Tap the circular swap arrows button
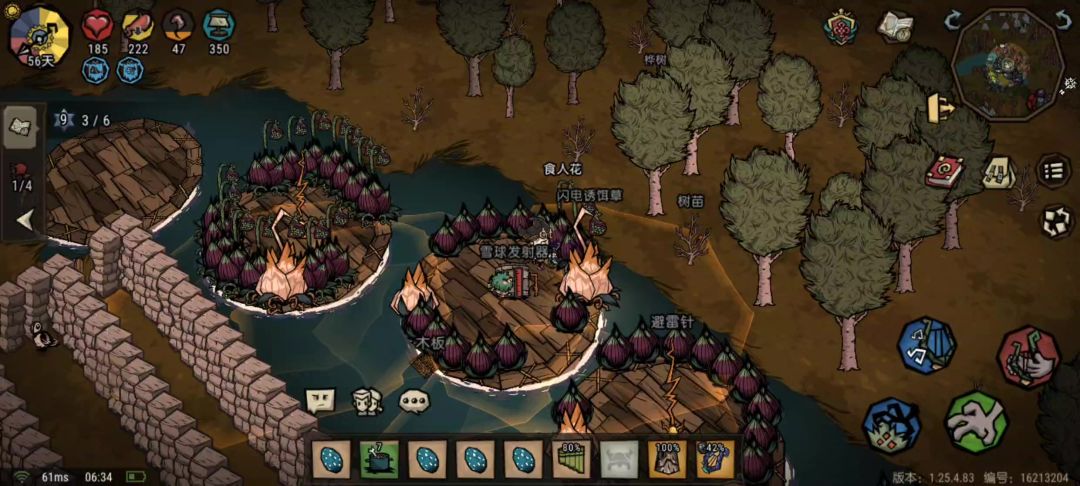The height and width of the screenshot is (486, 1080). (x=1056, y=221)
